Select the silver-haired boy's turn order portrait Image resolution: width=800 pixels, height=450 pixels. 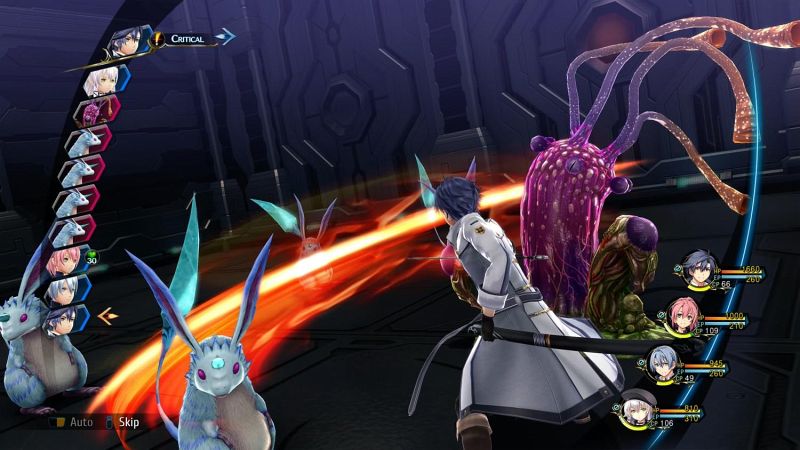[65, 290]
